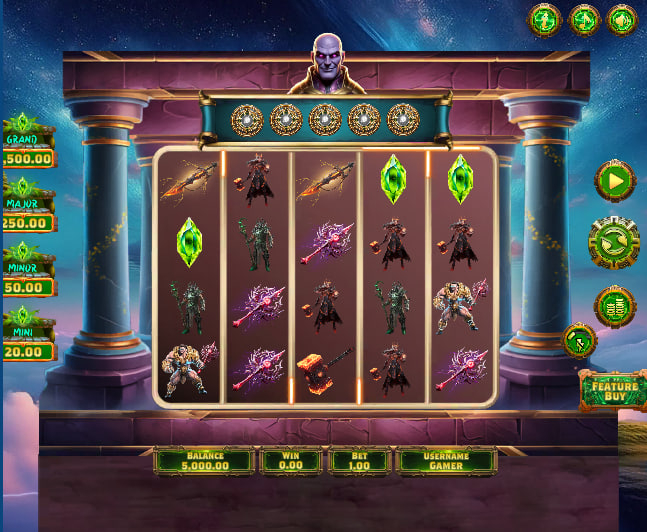Image resolution: width=647 pixels, height=532 pixels.
Task: Toggle the speaker sound button
Action: click(622, 19)
